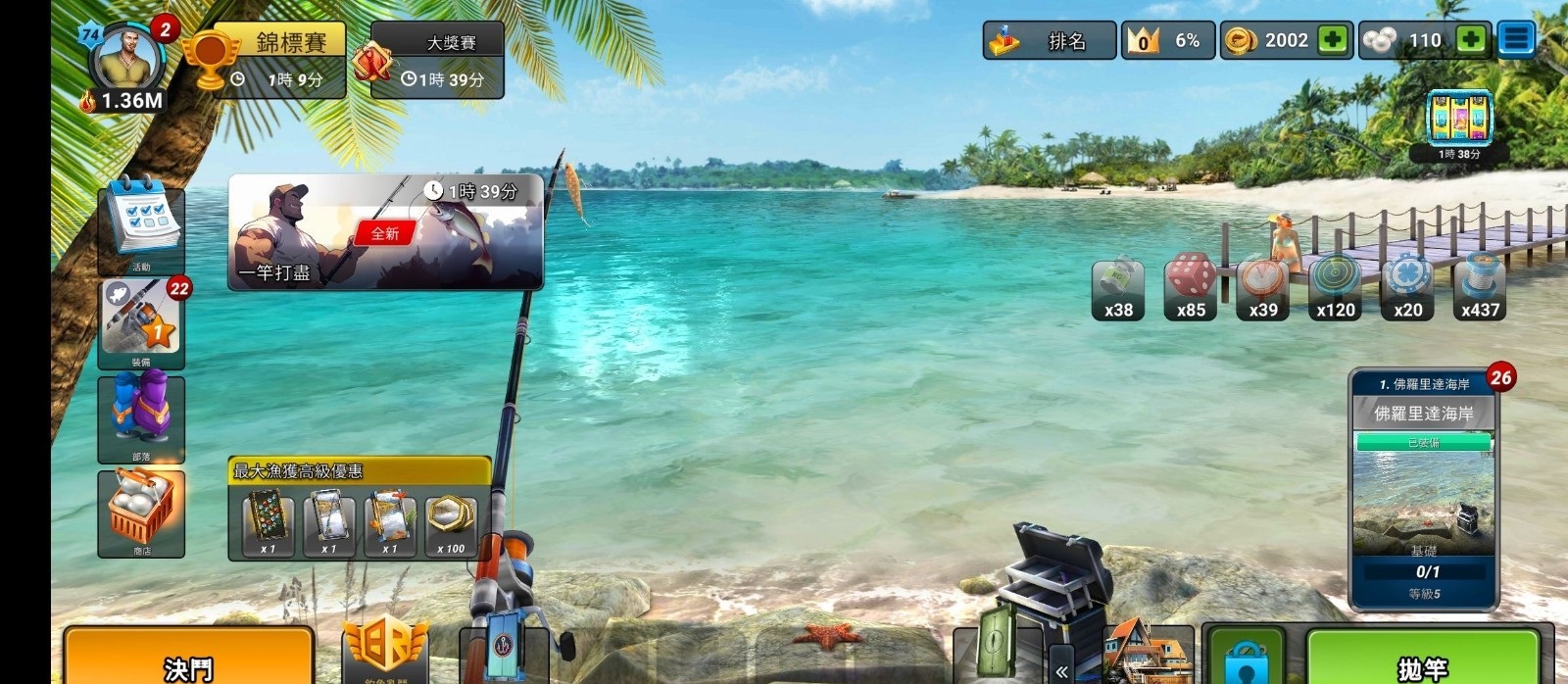This screenshot has width=1568, height=684.
Task: Open the slot machine icon
Action: coord(1459,120)
